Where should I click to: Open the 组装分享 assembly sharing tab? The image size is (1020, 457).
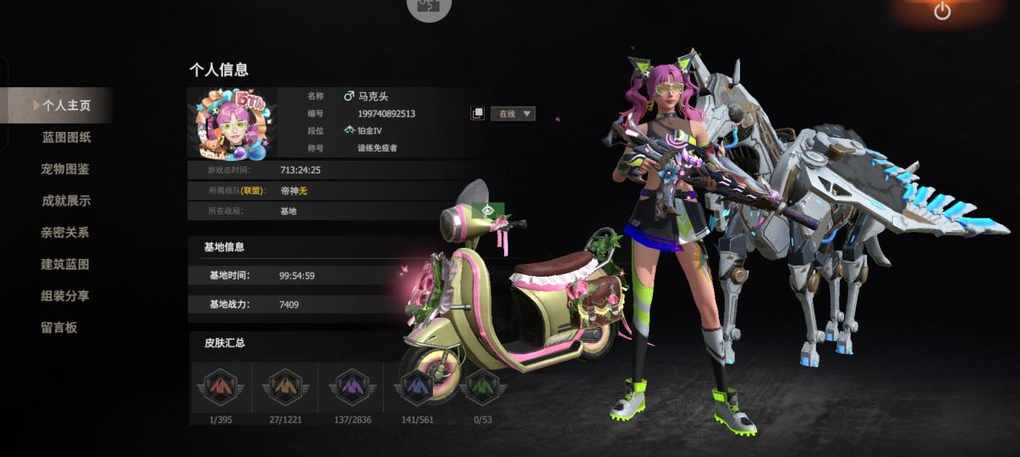[x=66, y=296]
